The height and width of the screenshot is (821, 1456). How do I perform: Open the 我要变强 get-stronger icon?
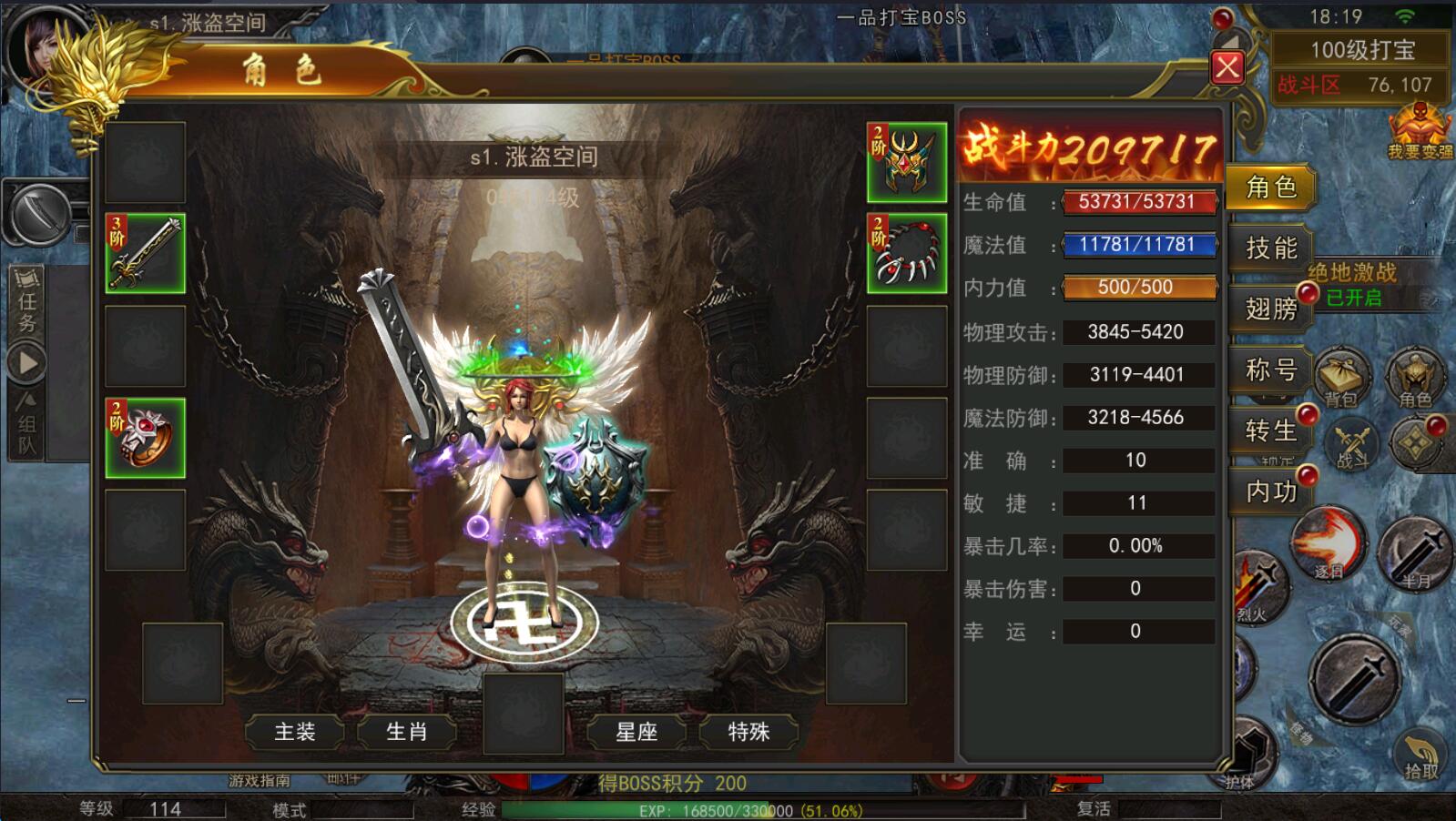click(x=1420, y=131)
